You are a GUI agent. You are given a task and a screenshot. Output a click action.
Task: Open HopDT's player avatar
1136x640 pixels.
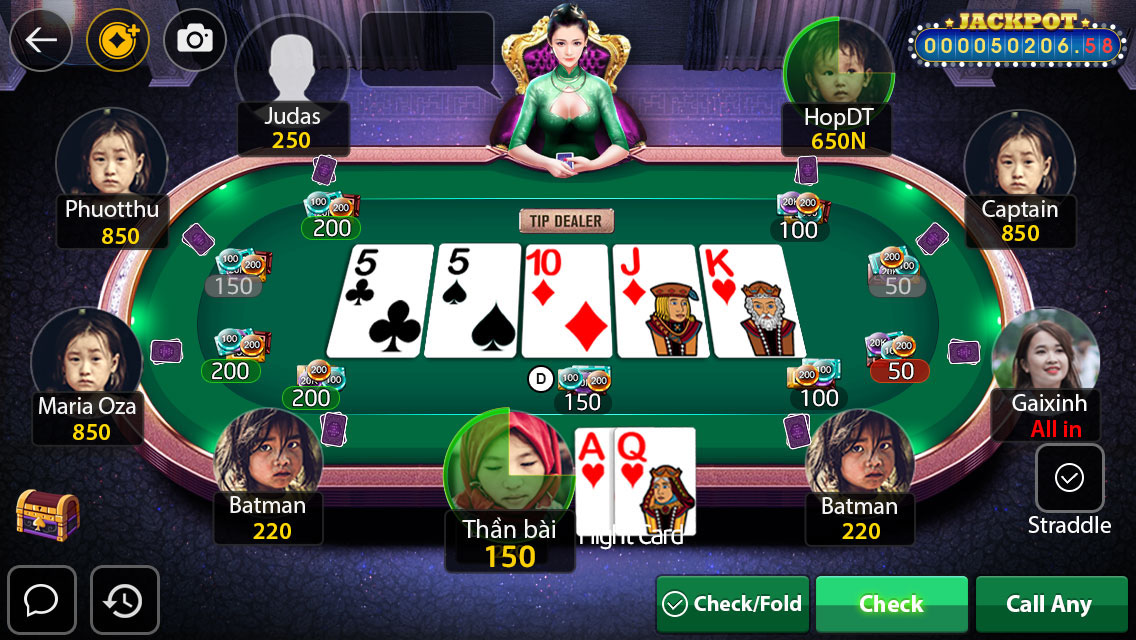(x=838, y=65)
